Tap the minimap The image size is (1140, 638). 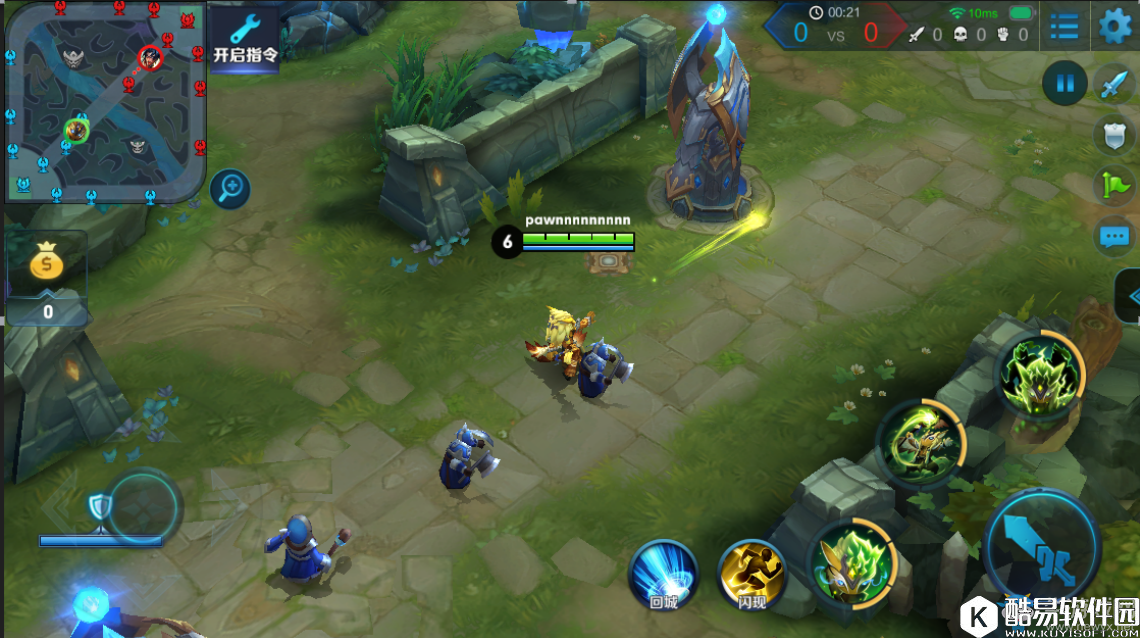tap(104, 100)
